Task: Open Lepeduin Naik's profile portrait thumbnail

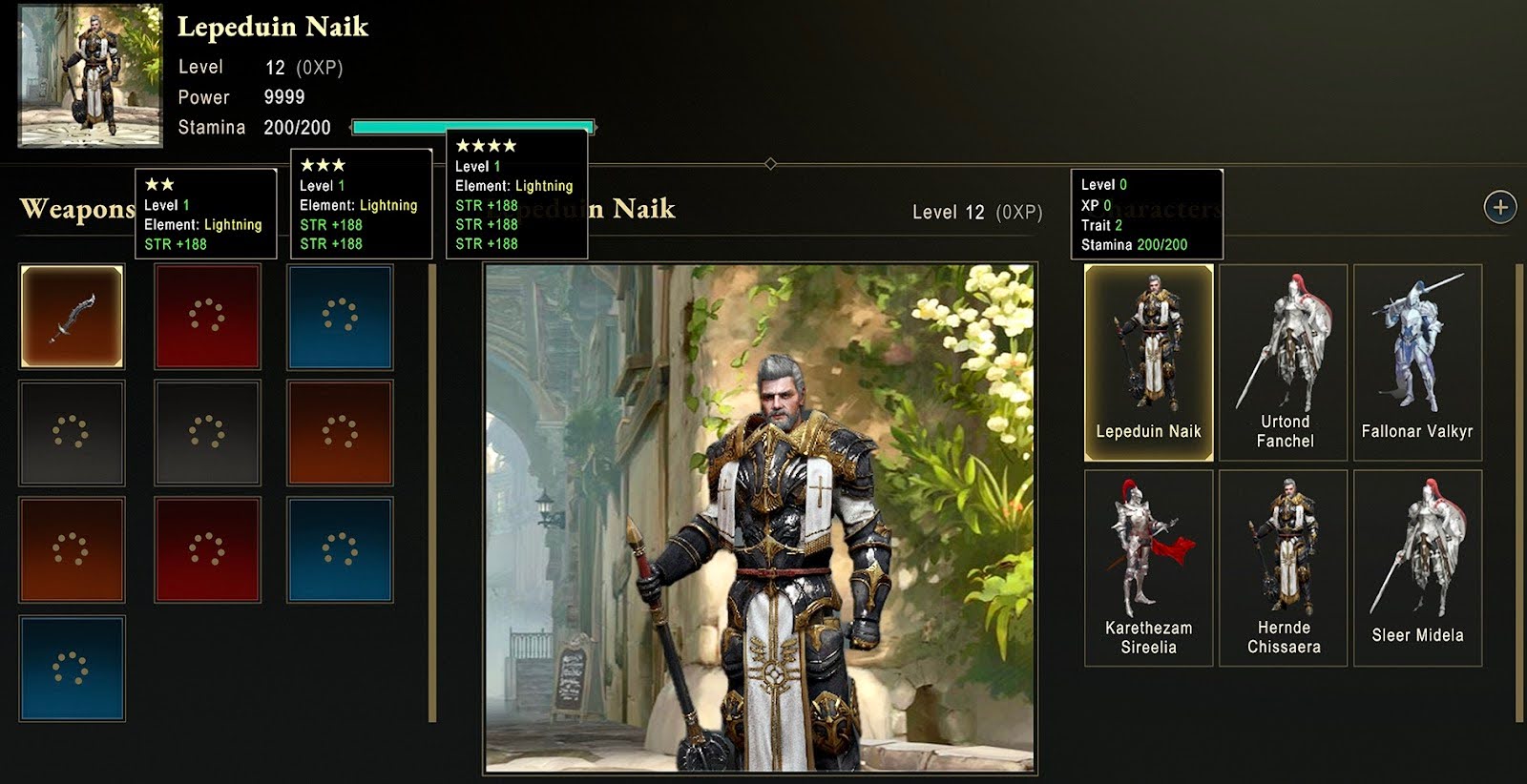Action: [x=91, y=76]
